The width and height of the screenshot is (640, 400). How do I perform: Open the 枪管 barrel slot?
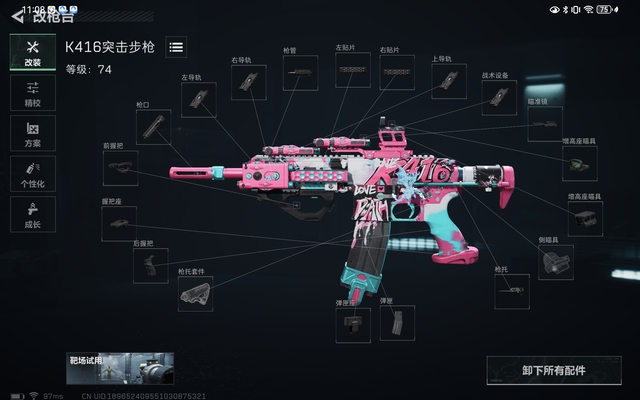tap(300, 73)
